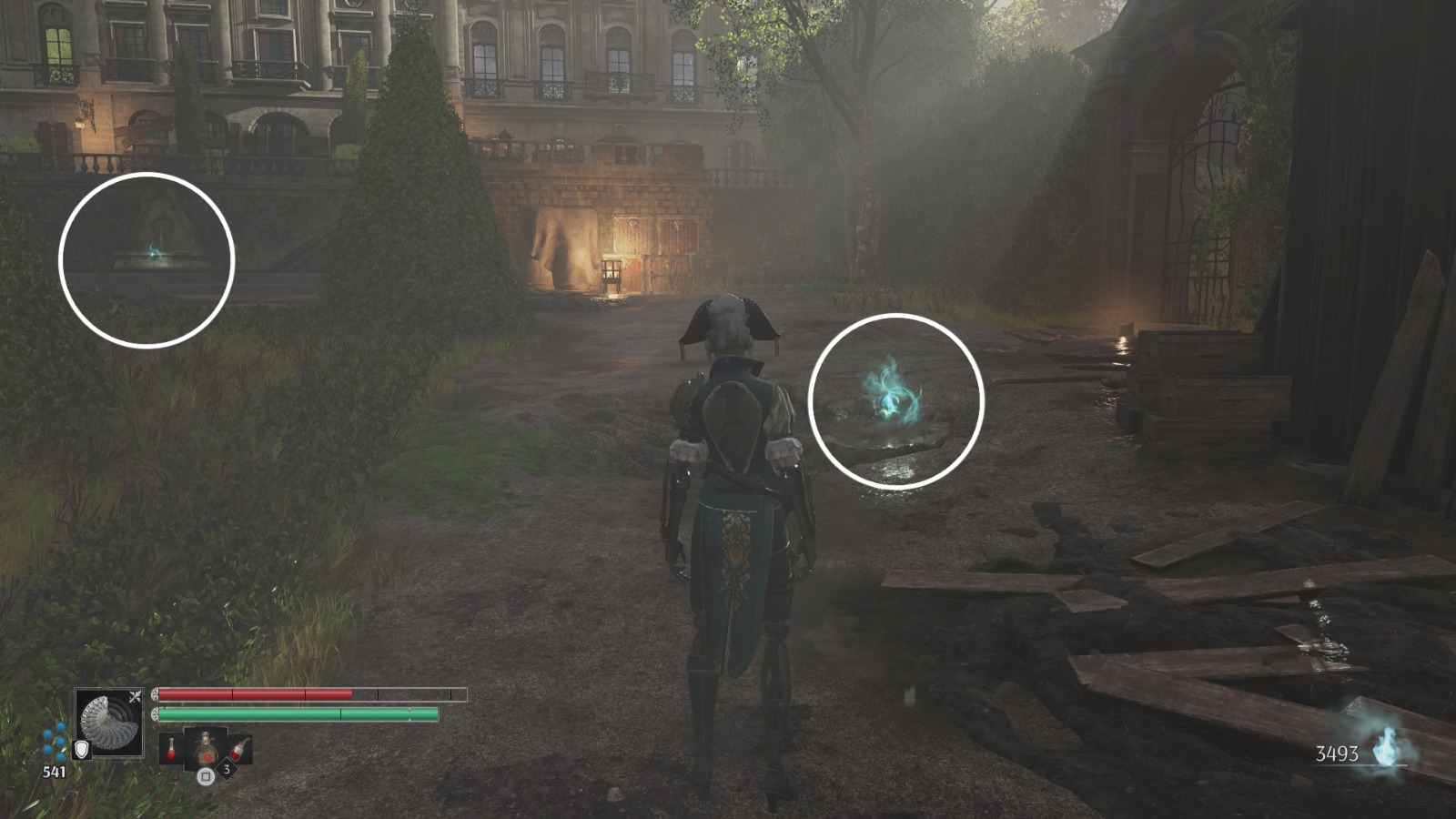Click the square controller button prompt

pos(206,776)
